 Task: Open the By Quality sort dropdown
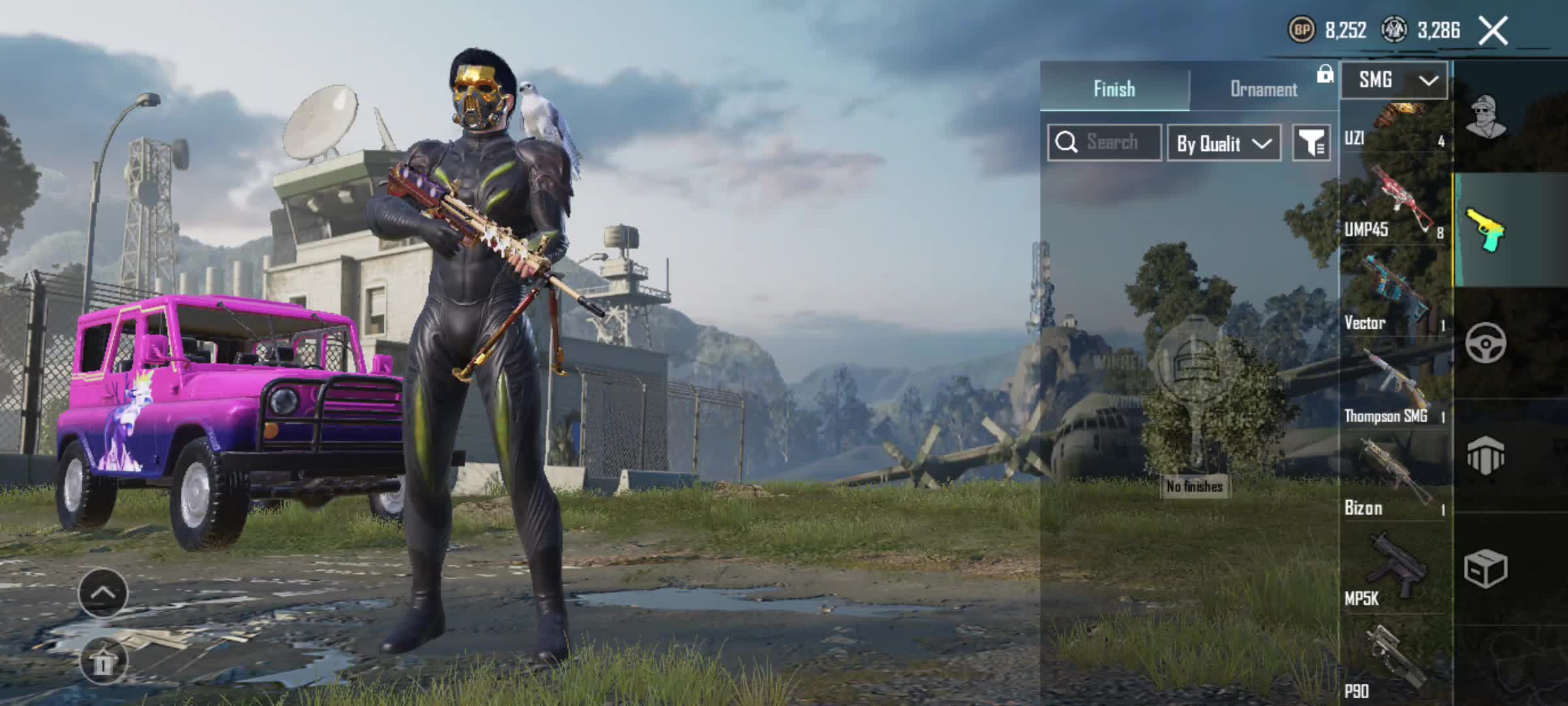1224,143
